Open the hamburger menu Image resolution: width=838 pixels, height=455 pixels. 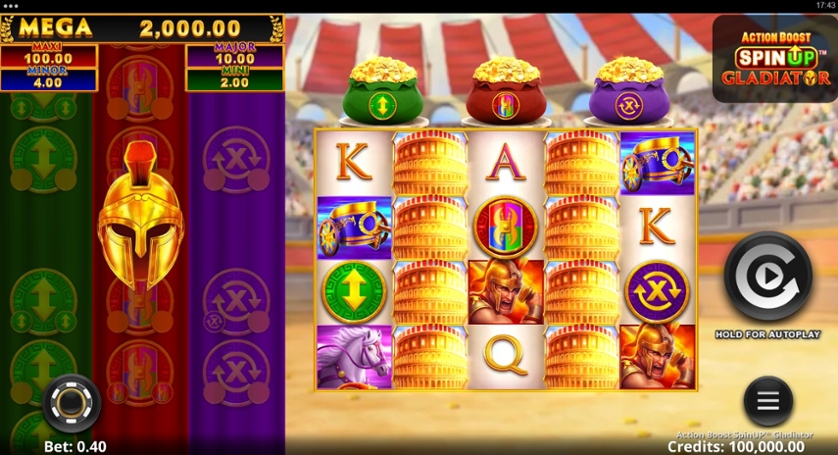[768, 400]
